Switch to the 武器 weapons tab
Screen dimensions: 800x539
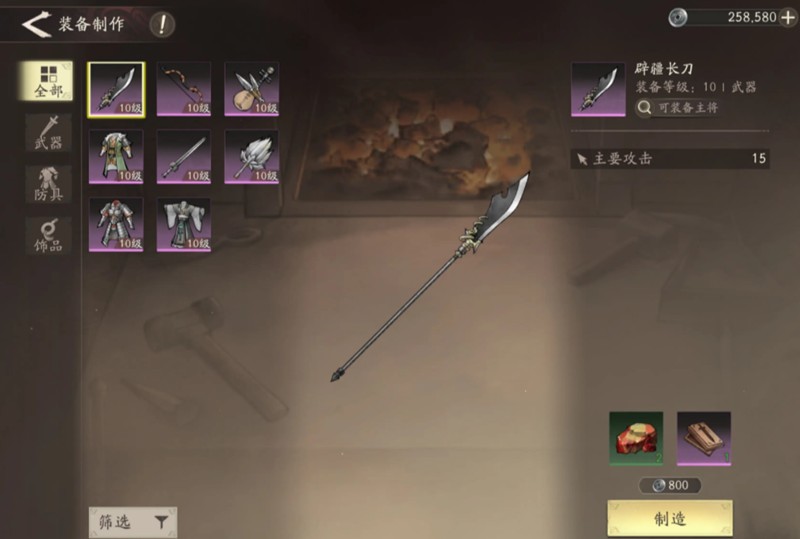48,133
